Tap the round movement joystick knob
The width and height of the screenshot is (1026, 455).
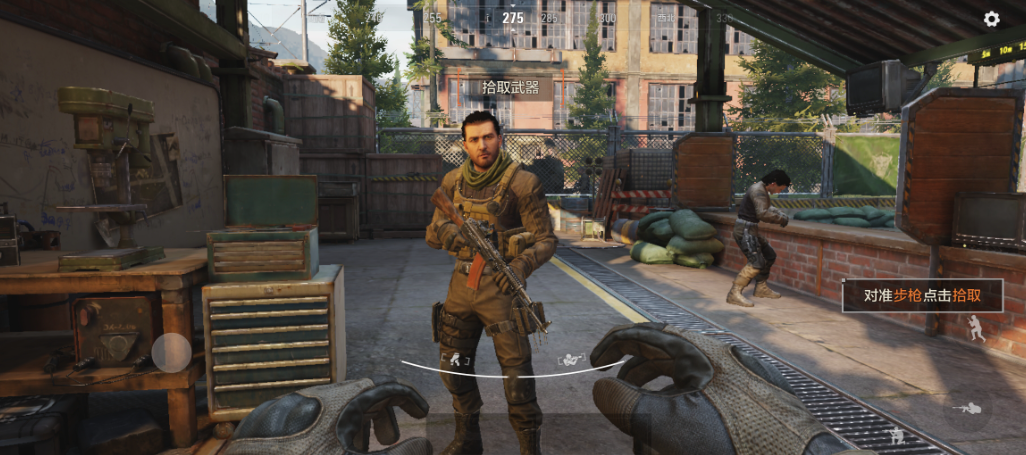point(171,352)
